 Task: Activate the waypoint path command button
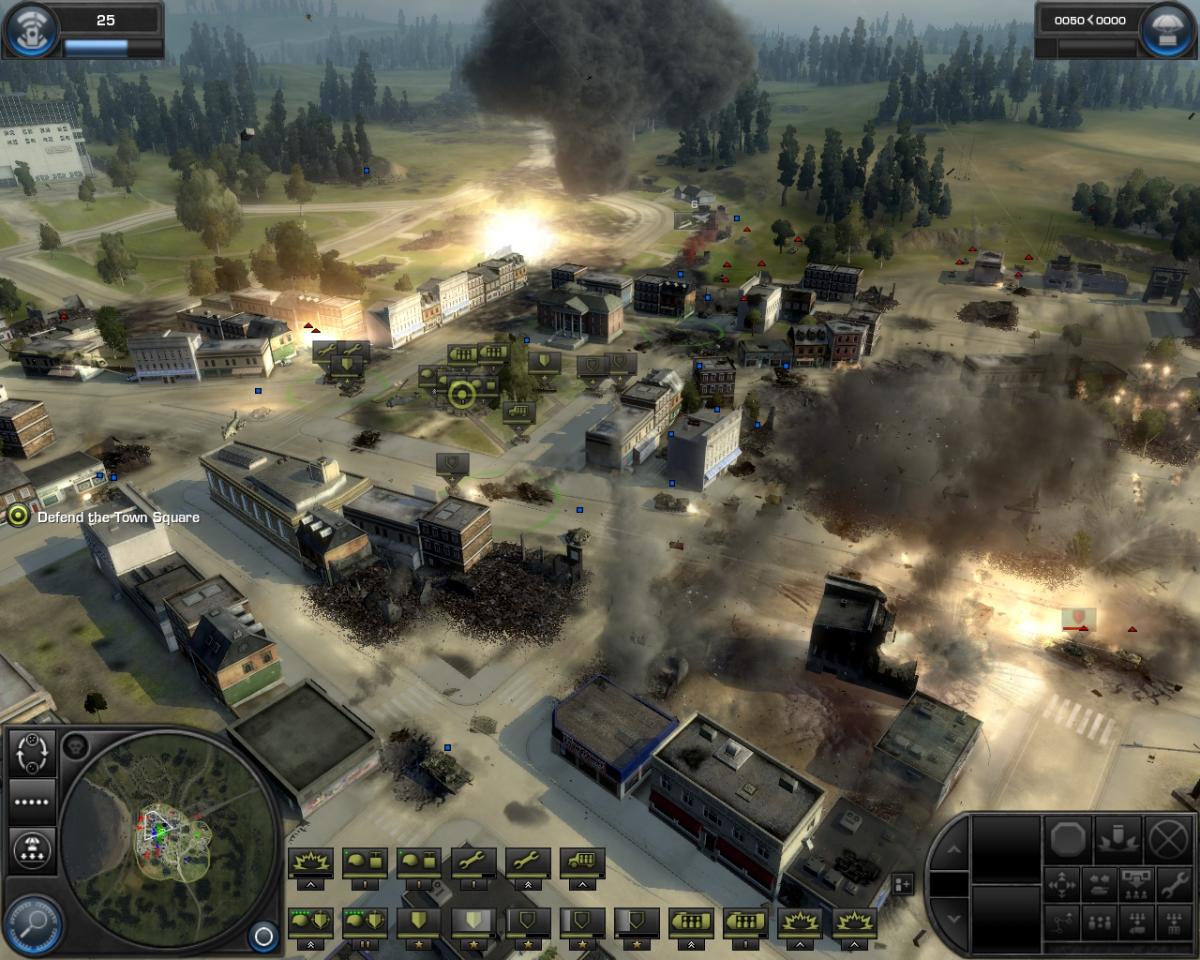[x=1062, y=922]
